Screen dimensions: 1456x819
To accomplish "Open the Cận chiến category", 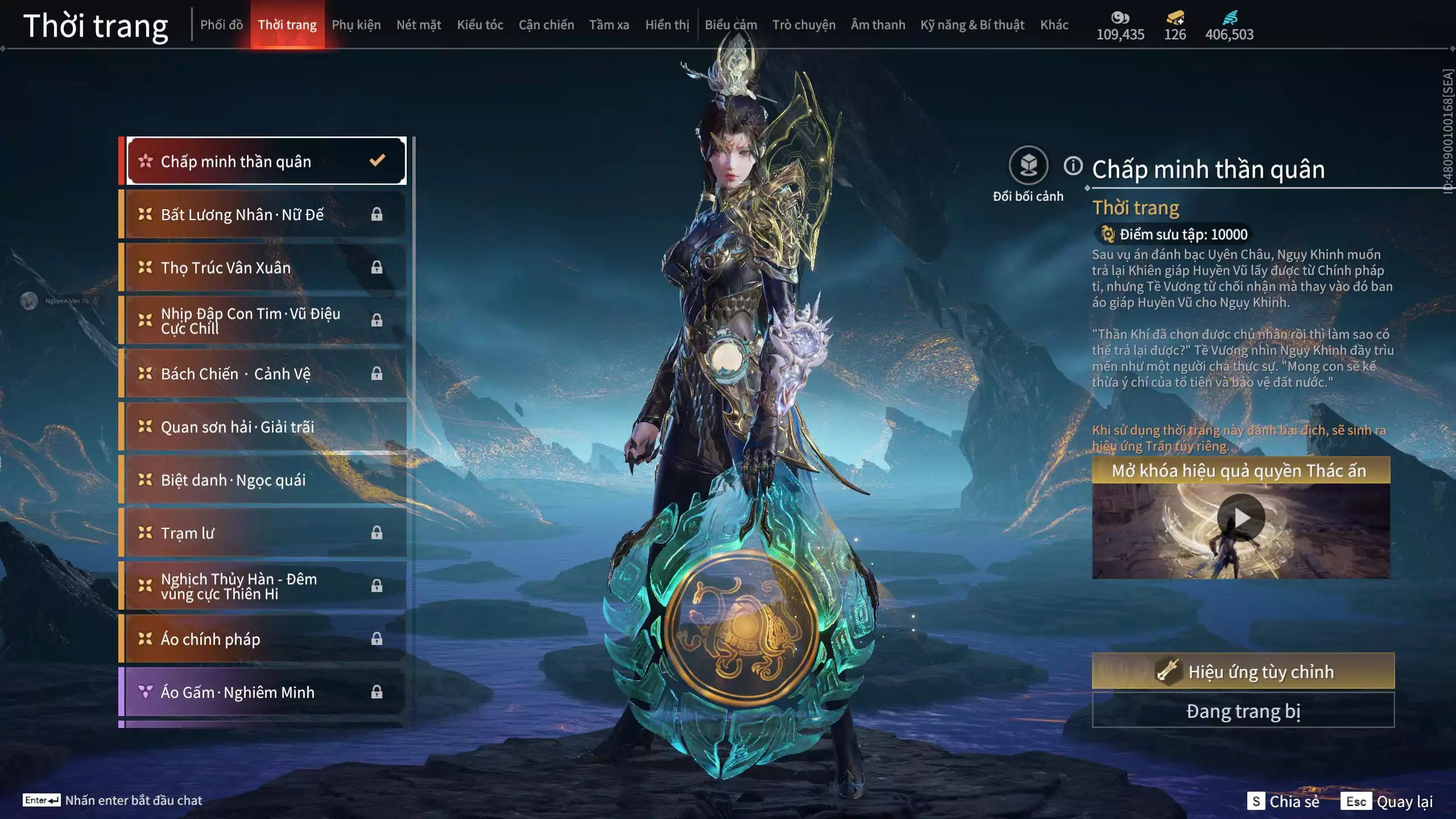I will [x=546, y=25].
